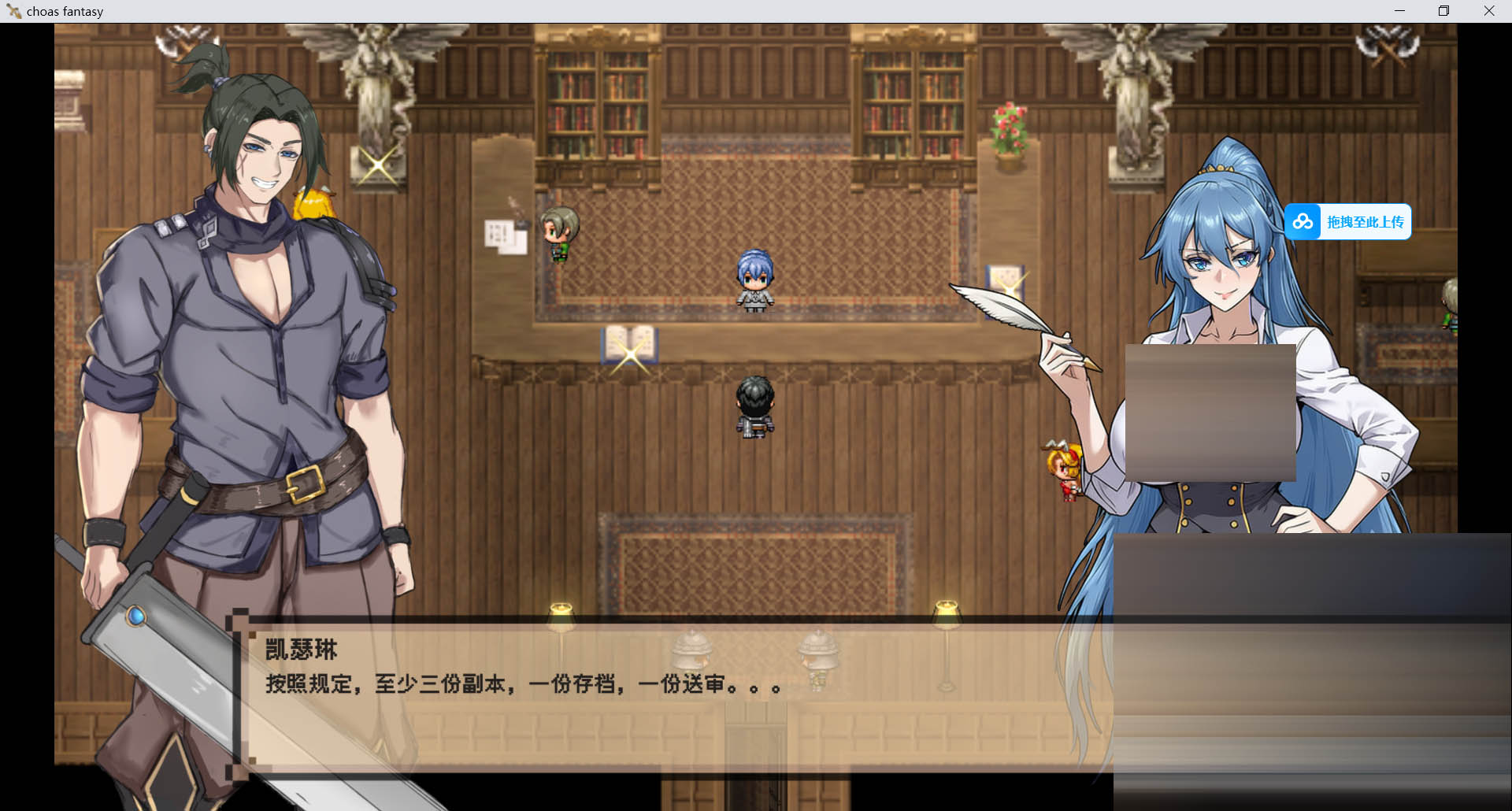The height and width of the screenshot is (811, 1512).
Task: Click the note icons on the left wall
Action: coord(505,231)
